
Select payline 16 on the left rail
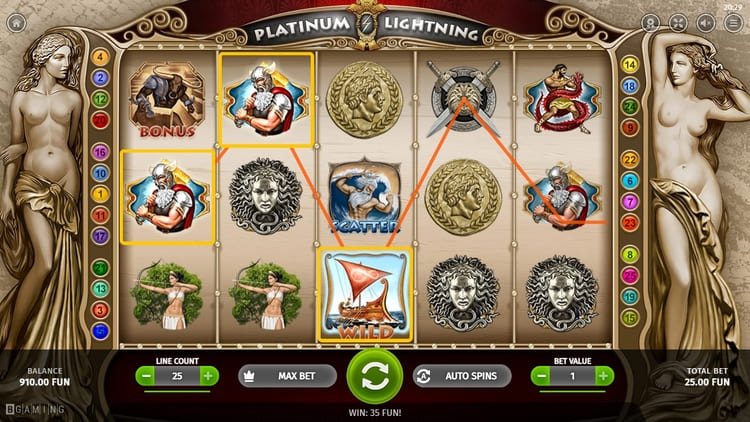(x=100, y=152)
